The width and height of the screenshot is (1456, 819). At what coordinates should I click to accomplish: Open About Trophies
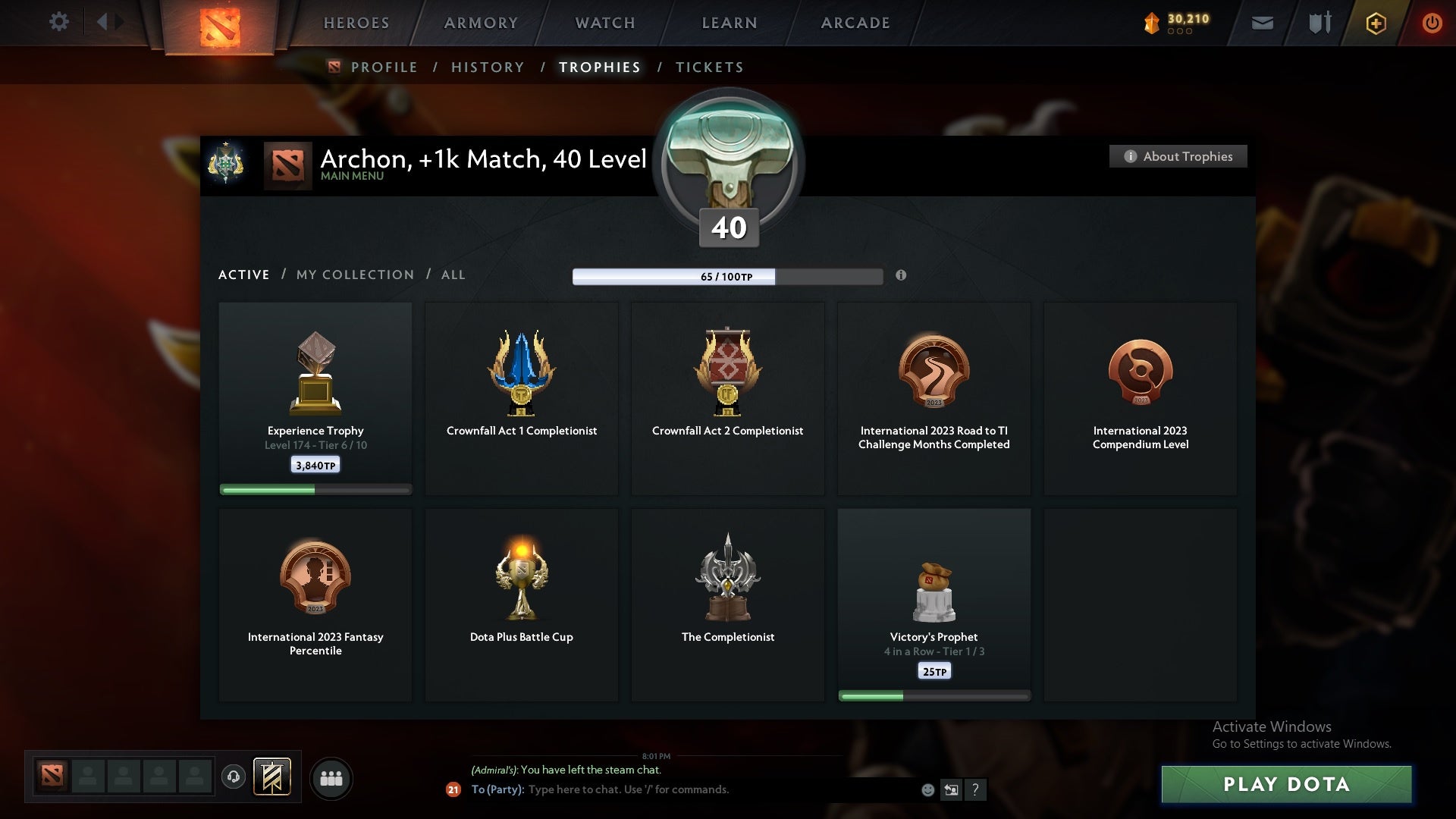1178,156
